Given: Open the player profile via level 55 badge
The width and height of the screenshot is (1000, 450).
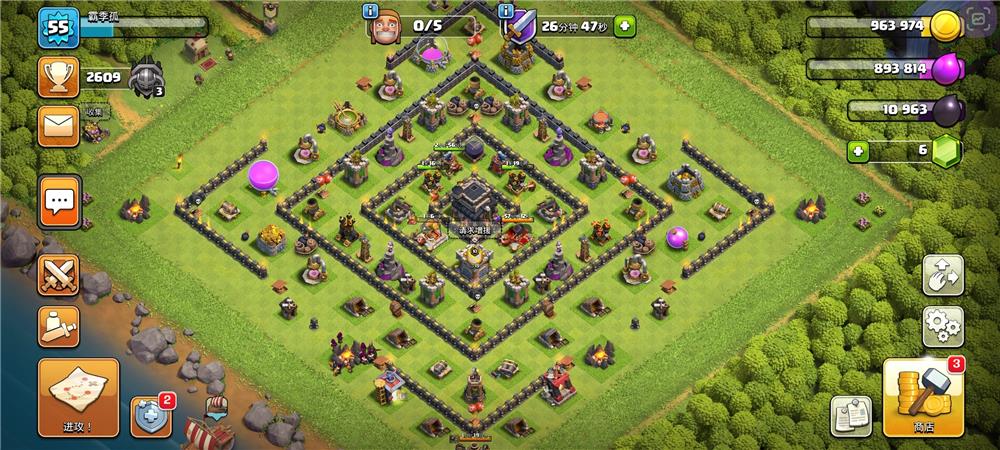Looking at the screenshot, I should coord(58,27).
